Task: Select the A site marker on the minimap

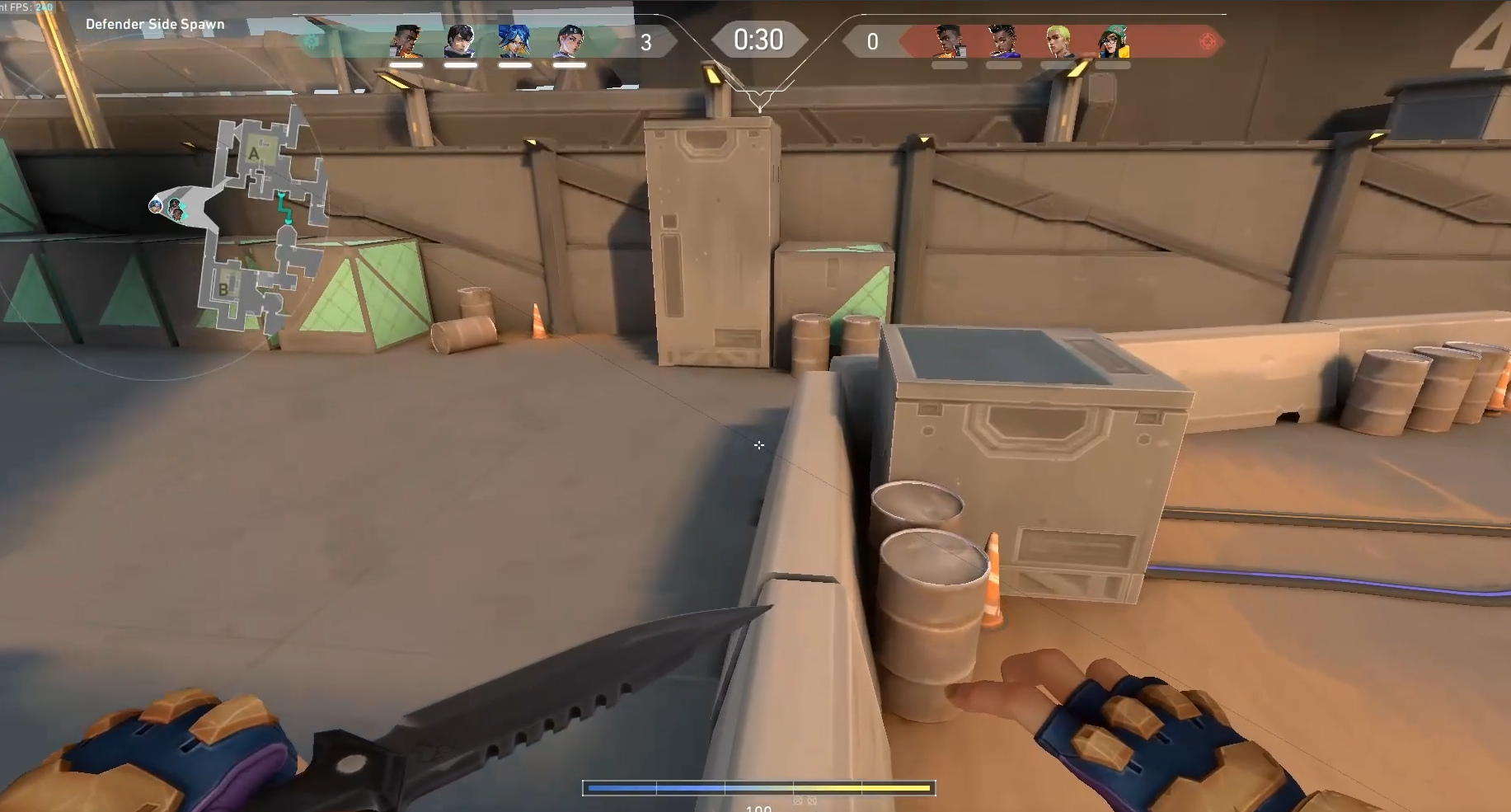Action: click(252, 154)
